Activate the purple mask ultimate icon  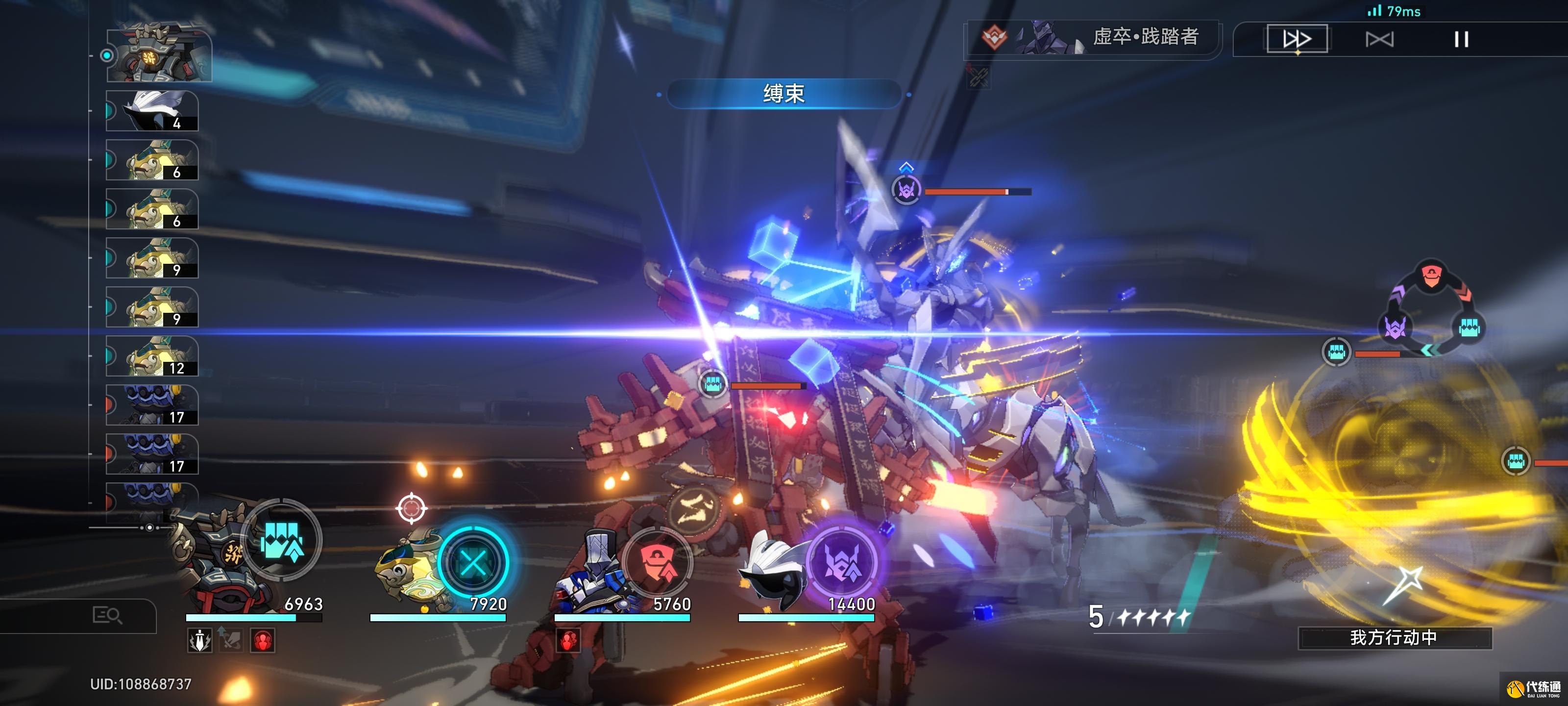[x=842, y=562]
